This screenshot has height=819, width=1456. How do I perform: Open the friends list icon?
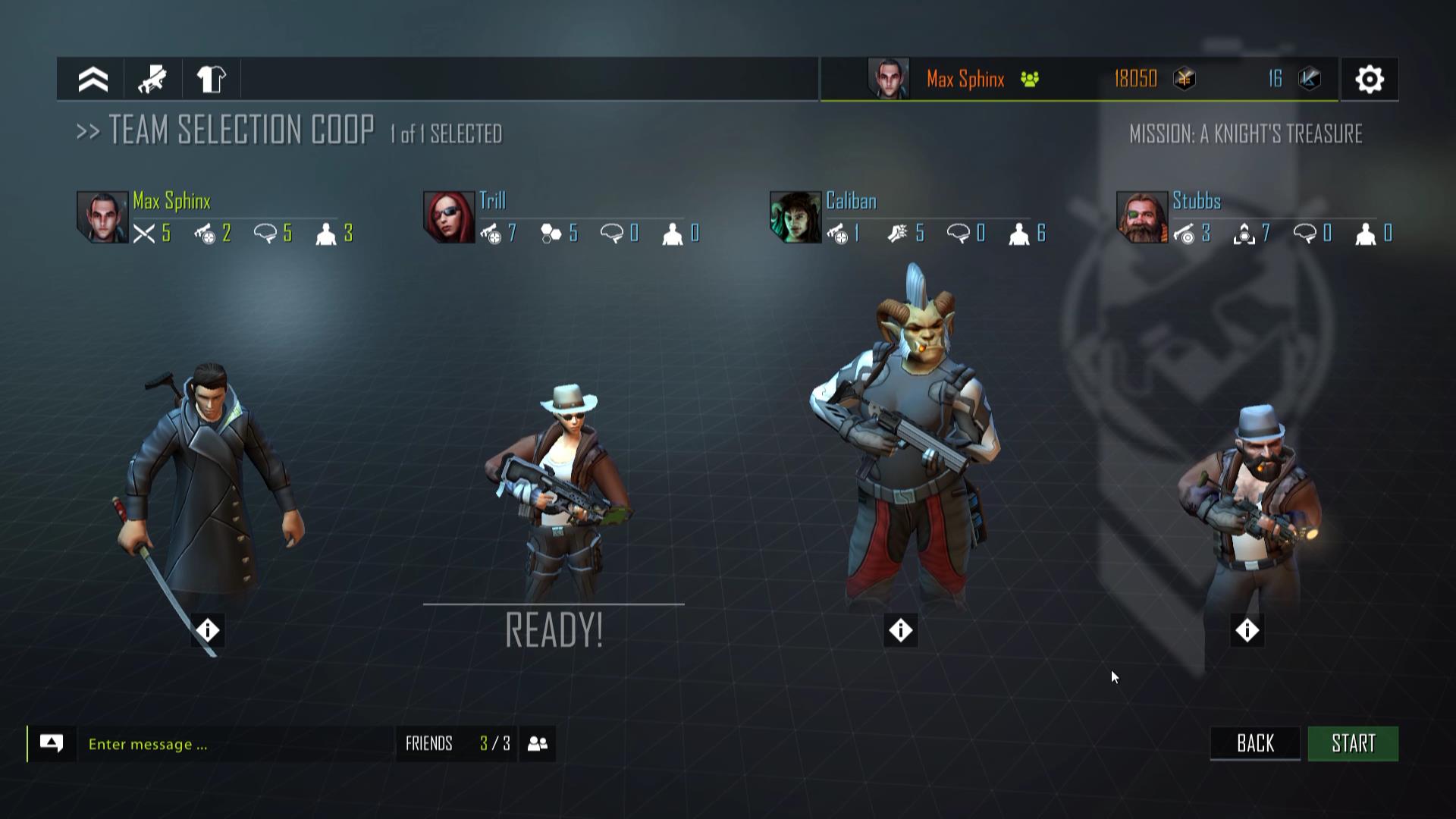click(x=538, y=743)
